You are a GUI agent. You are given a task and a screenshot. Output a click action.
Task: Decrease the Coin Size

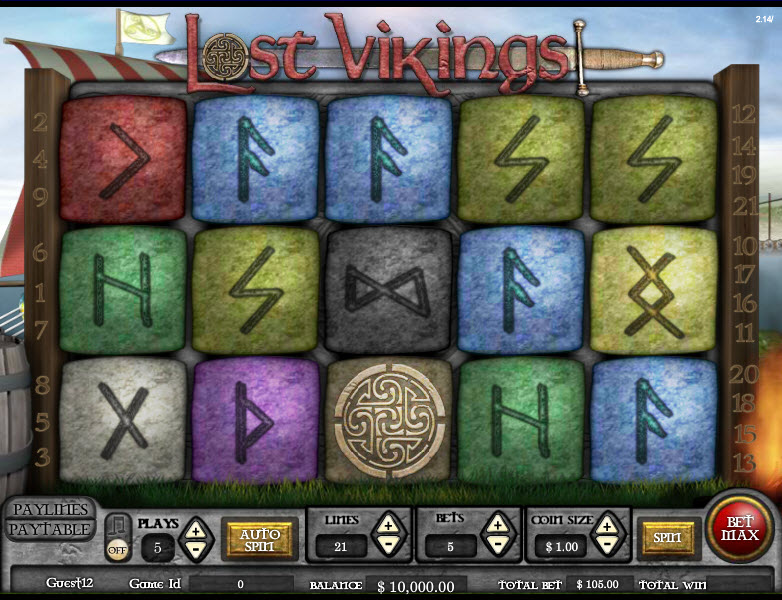(x=606, y=546)
